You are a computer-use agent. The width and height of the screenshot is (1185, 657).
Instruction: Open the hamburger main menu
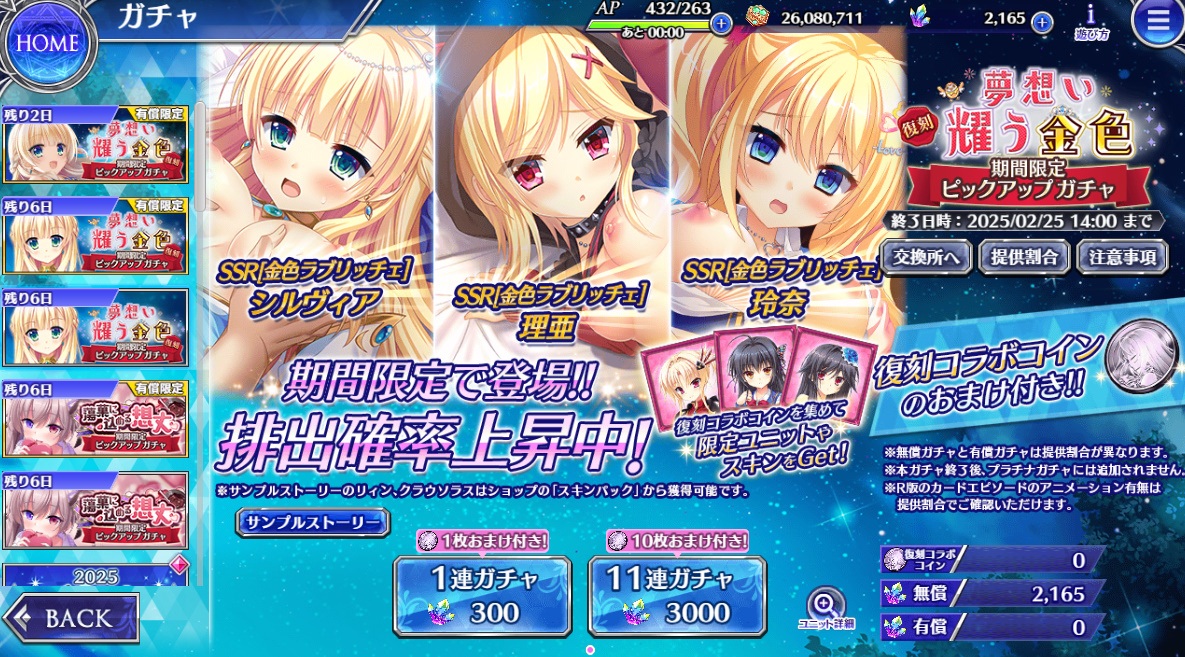[1157, 24]
